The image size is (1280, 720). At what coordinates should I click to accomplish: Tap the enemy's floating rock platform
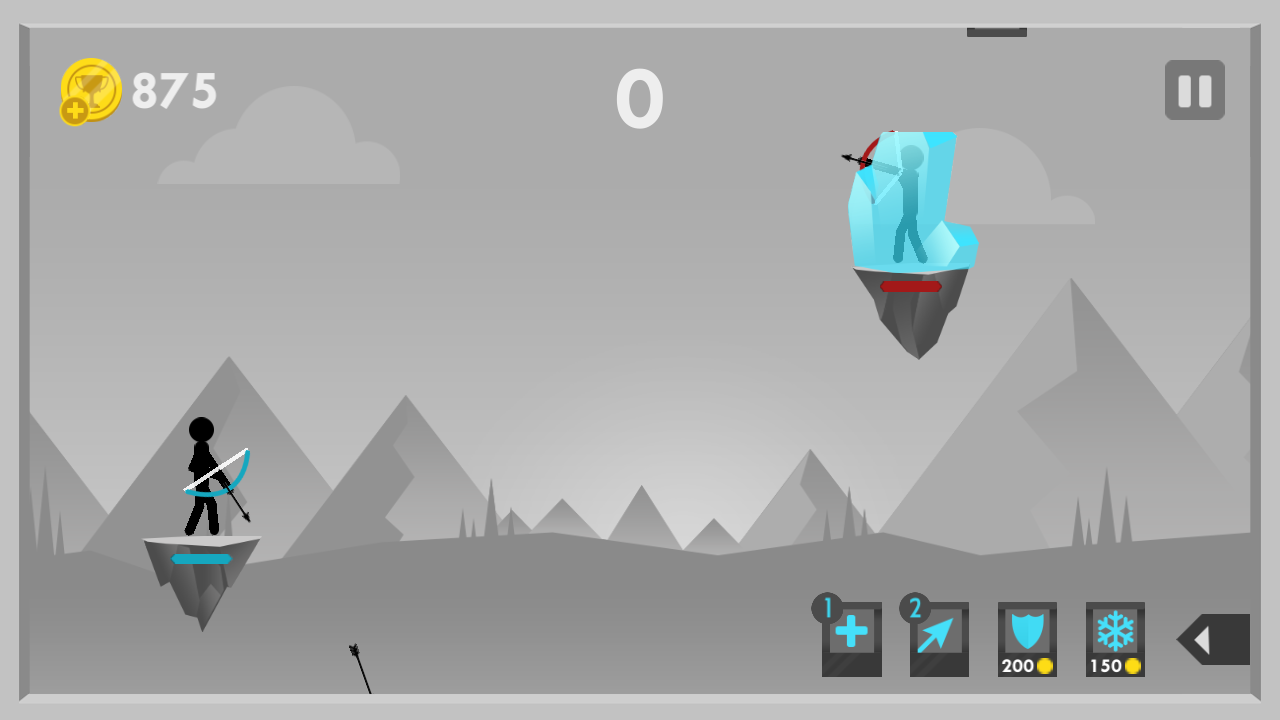(910, 320)
